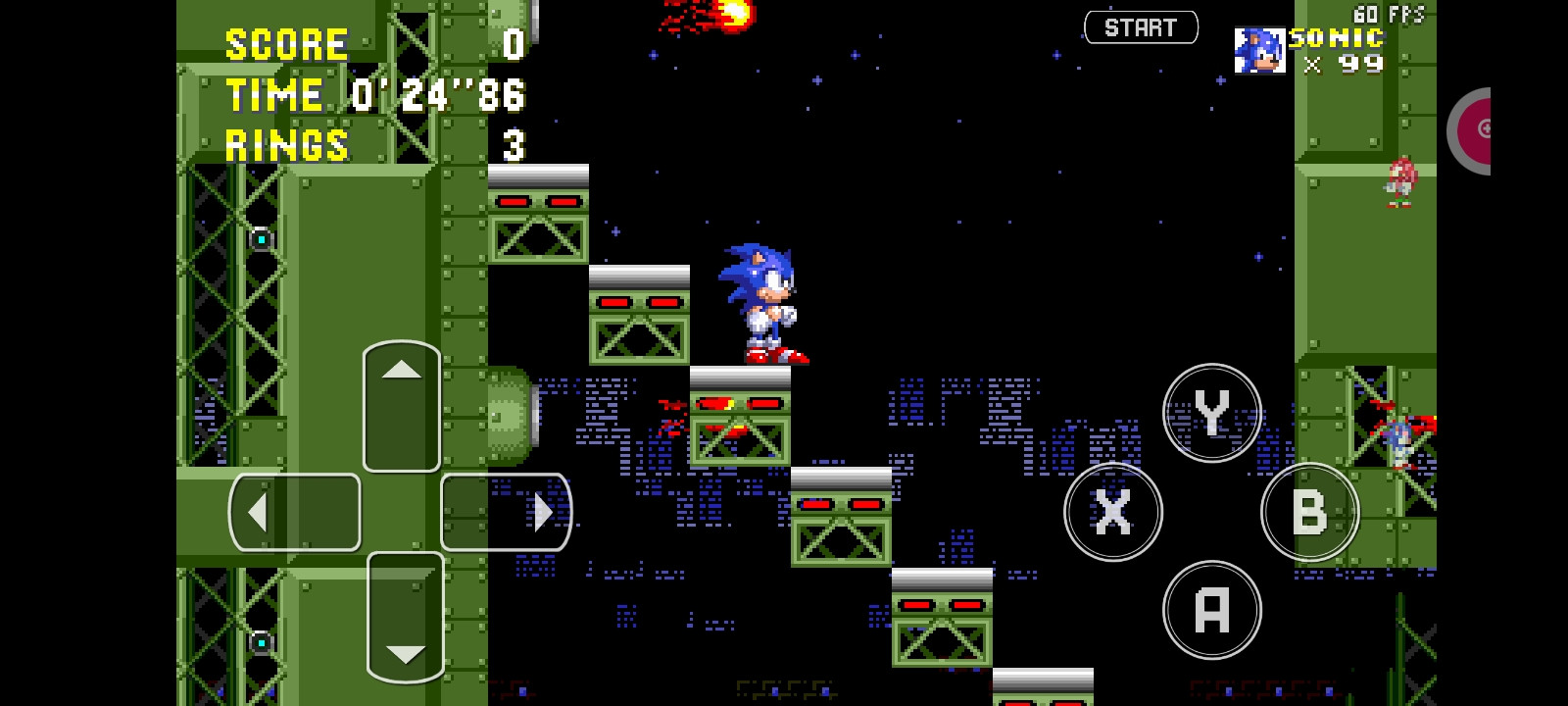Click Sonic's life counter portrait icon

pos(1259,50)
